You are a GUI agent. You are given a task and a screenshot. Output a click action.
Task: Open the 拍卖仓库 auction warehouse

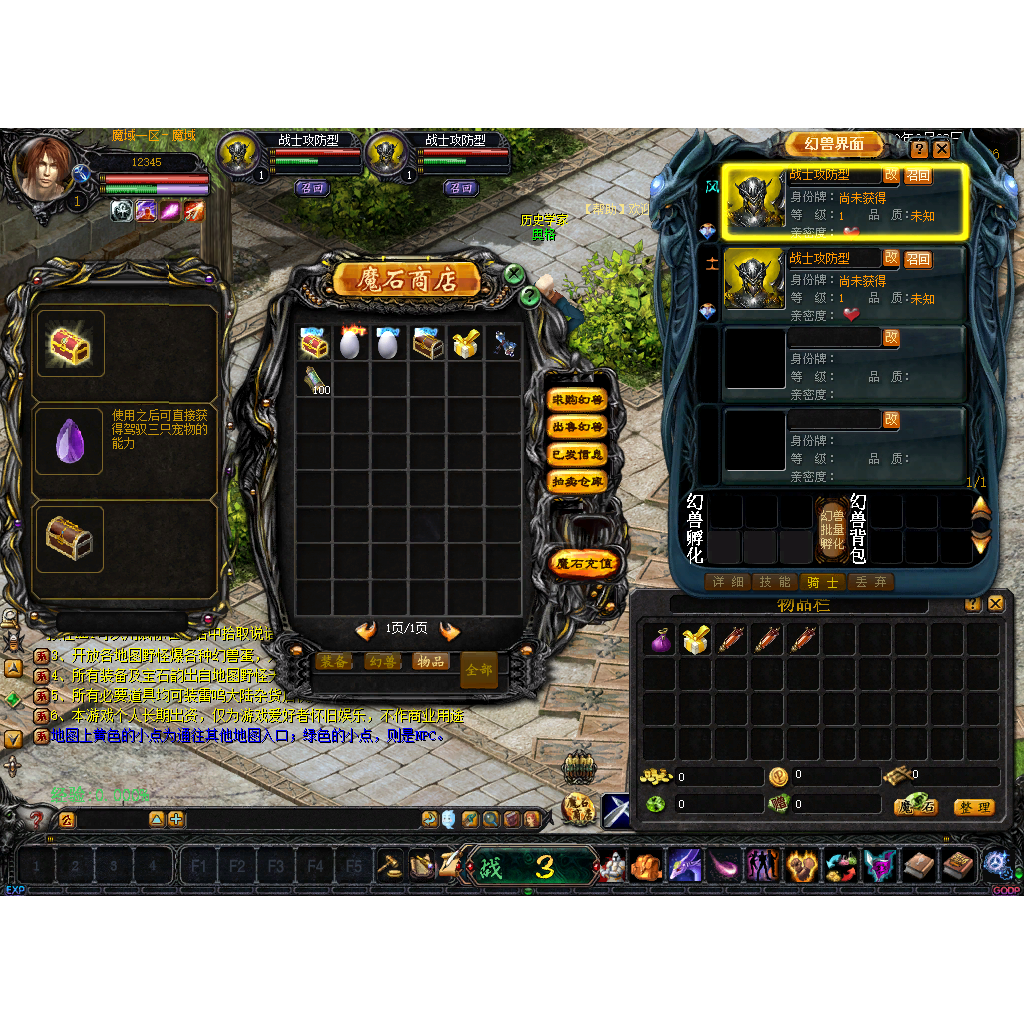578,481
